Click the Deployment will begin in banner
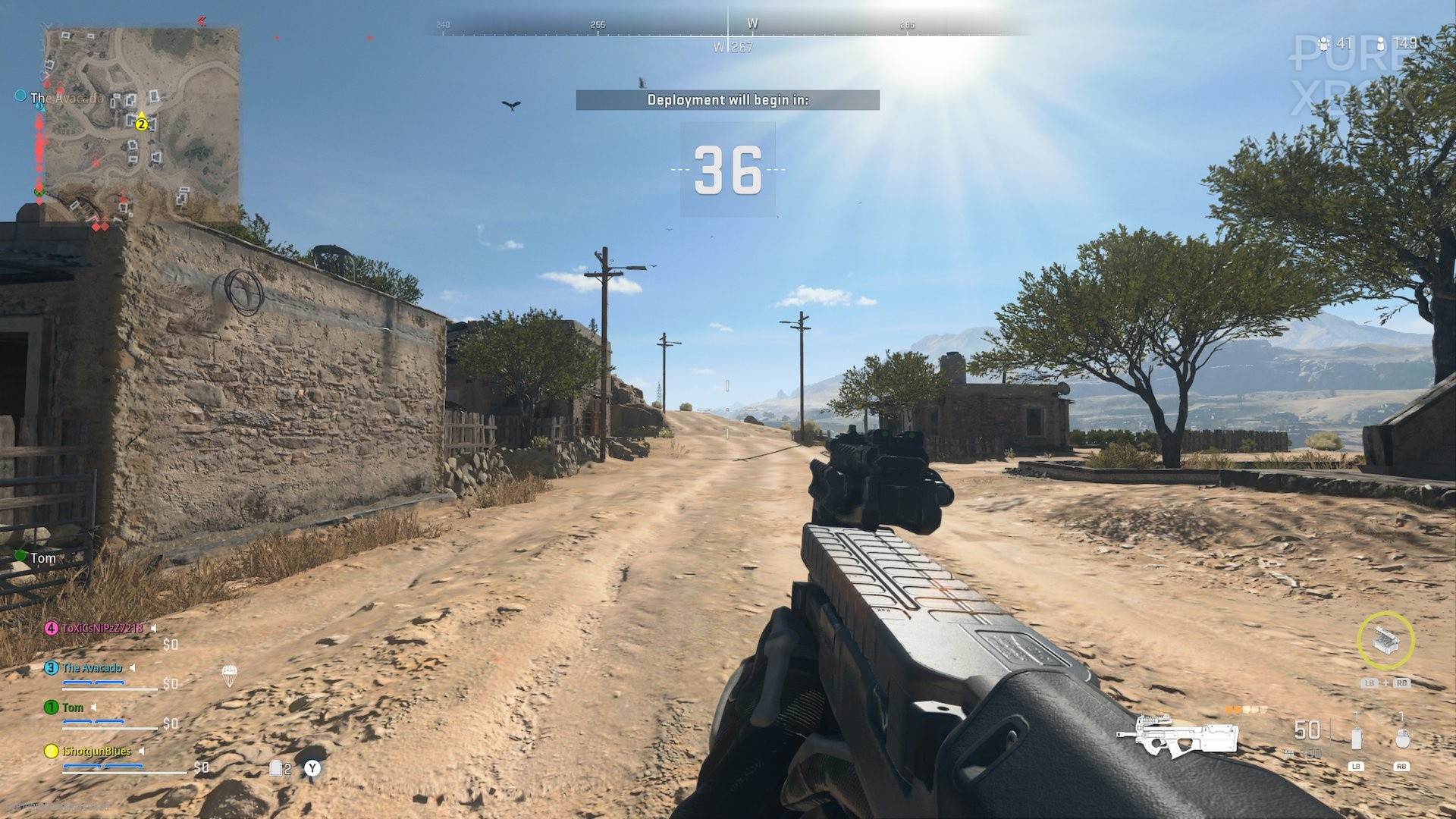This screenshot has width=1456, height=819. pyautogui.click(x=728, y=99)
